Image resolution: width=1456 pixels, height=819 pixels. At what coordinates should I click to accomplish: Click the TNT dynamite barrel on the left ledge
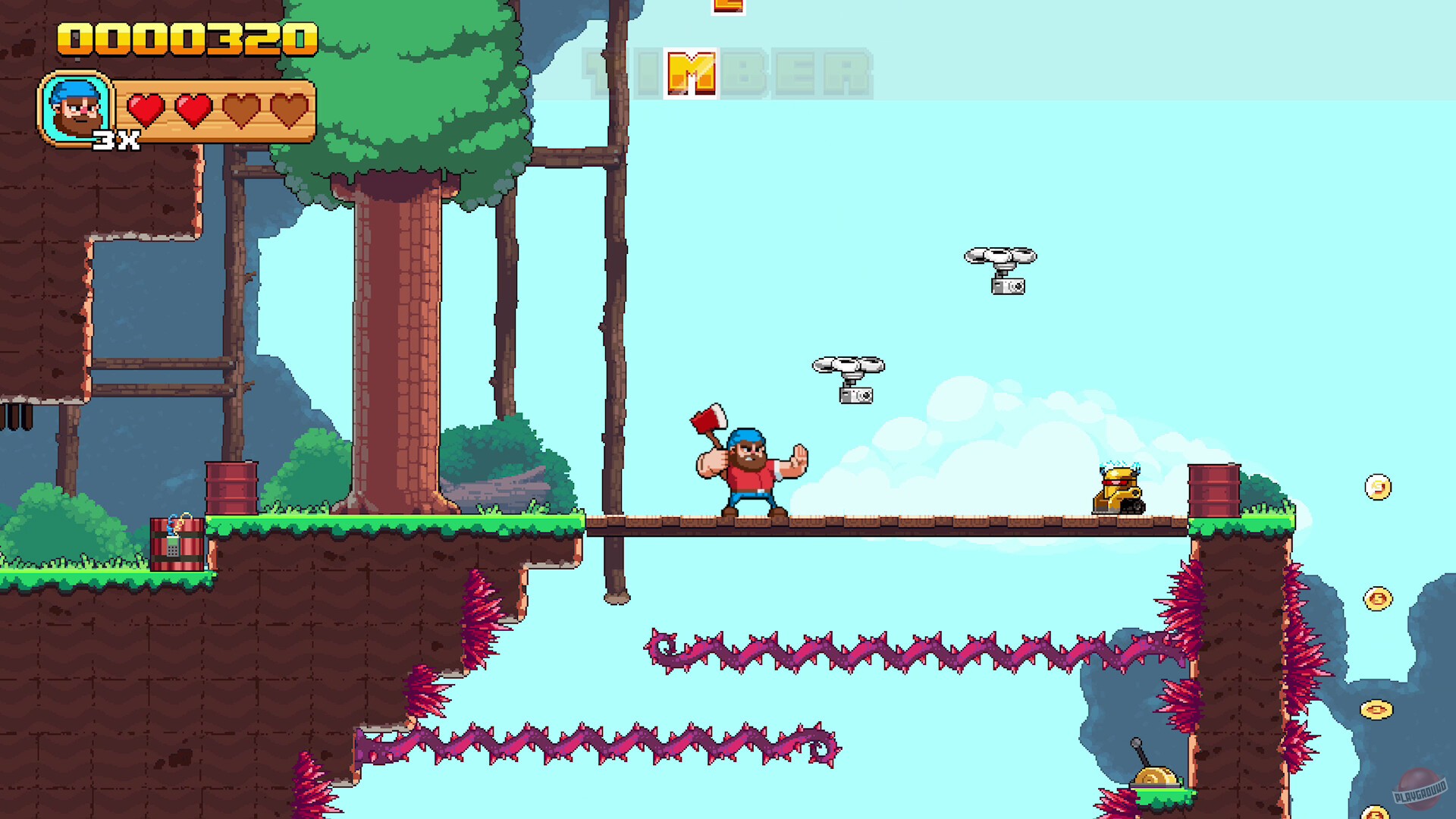[176, 546]
